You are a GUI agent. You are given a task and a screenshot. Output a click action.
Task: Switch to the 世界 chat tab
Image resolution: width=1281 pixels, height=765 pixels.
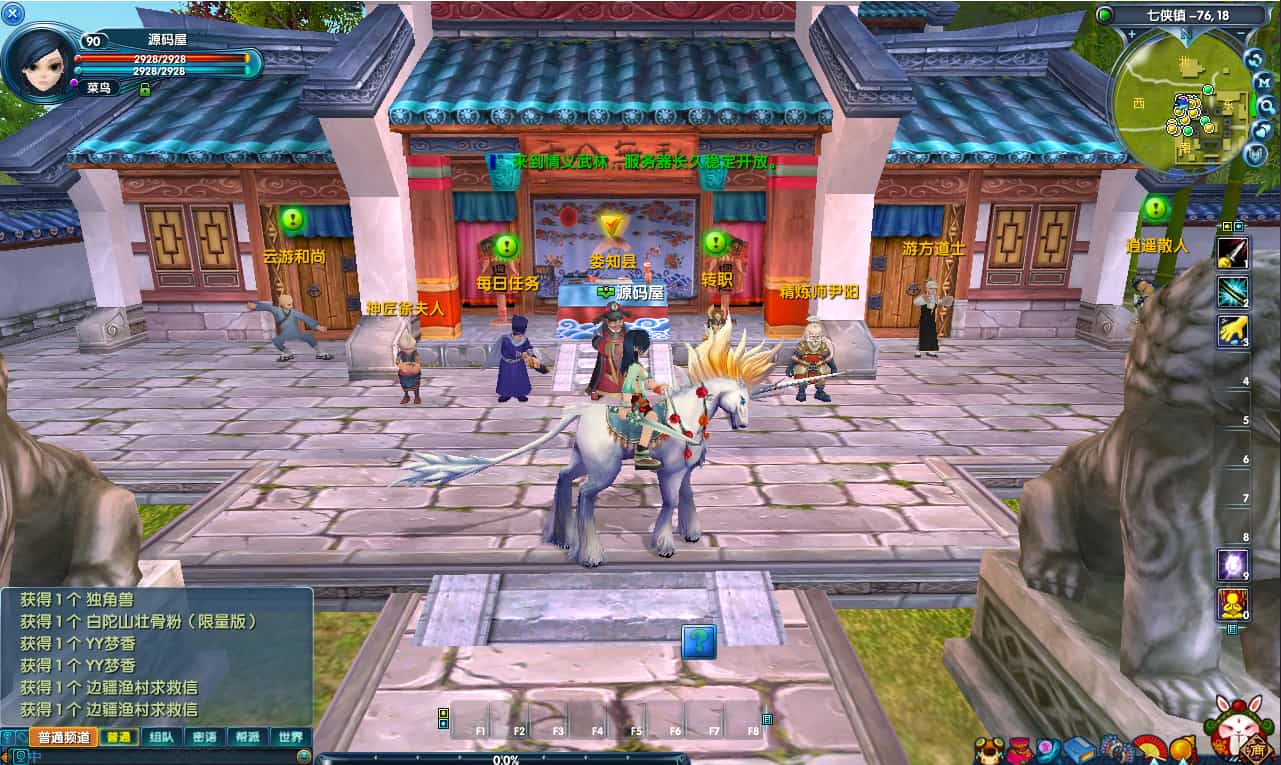click(291, 737)
